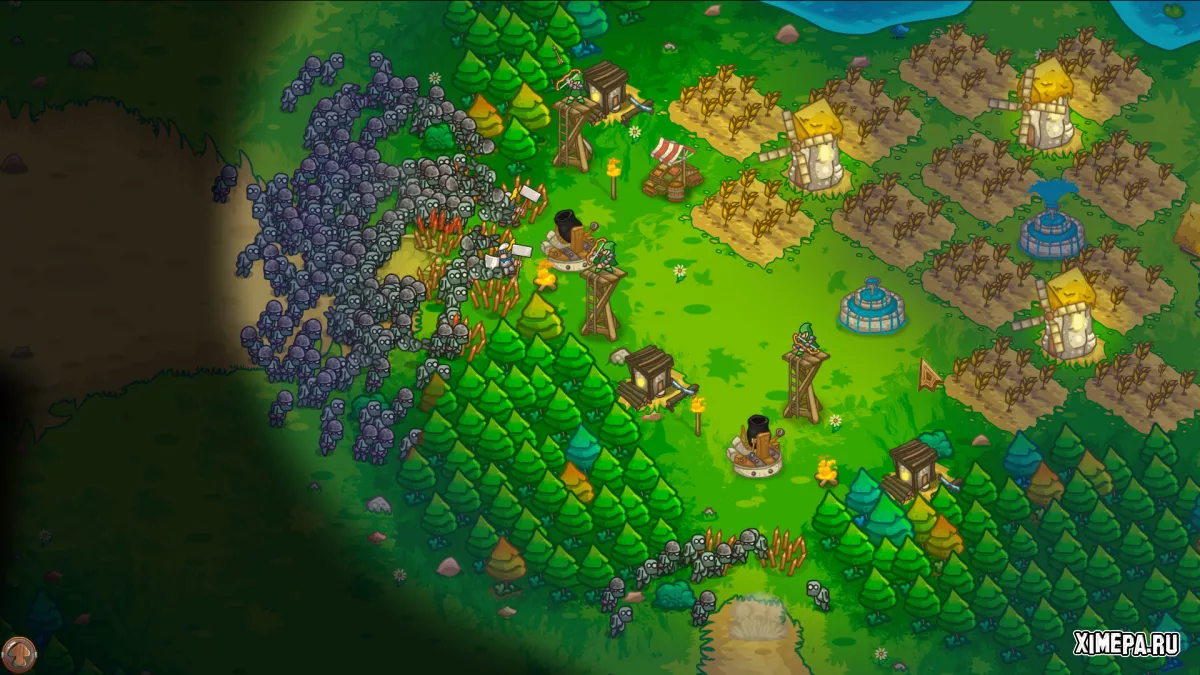Click the round bronze arrow button
This screenshot has width=1200, height=675.
tap(18, 654)
